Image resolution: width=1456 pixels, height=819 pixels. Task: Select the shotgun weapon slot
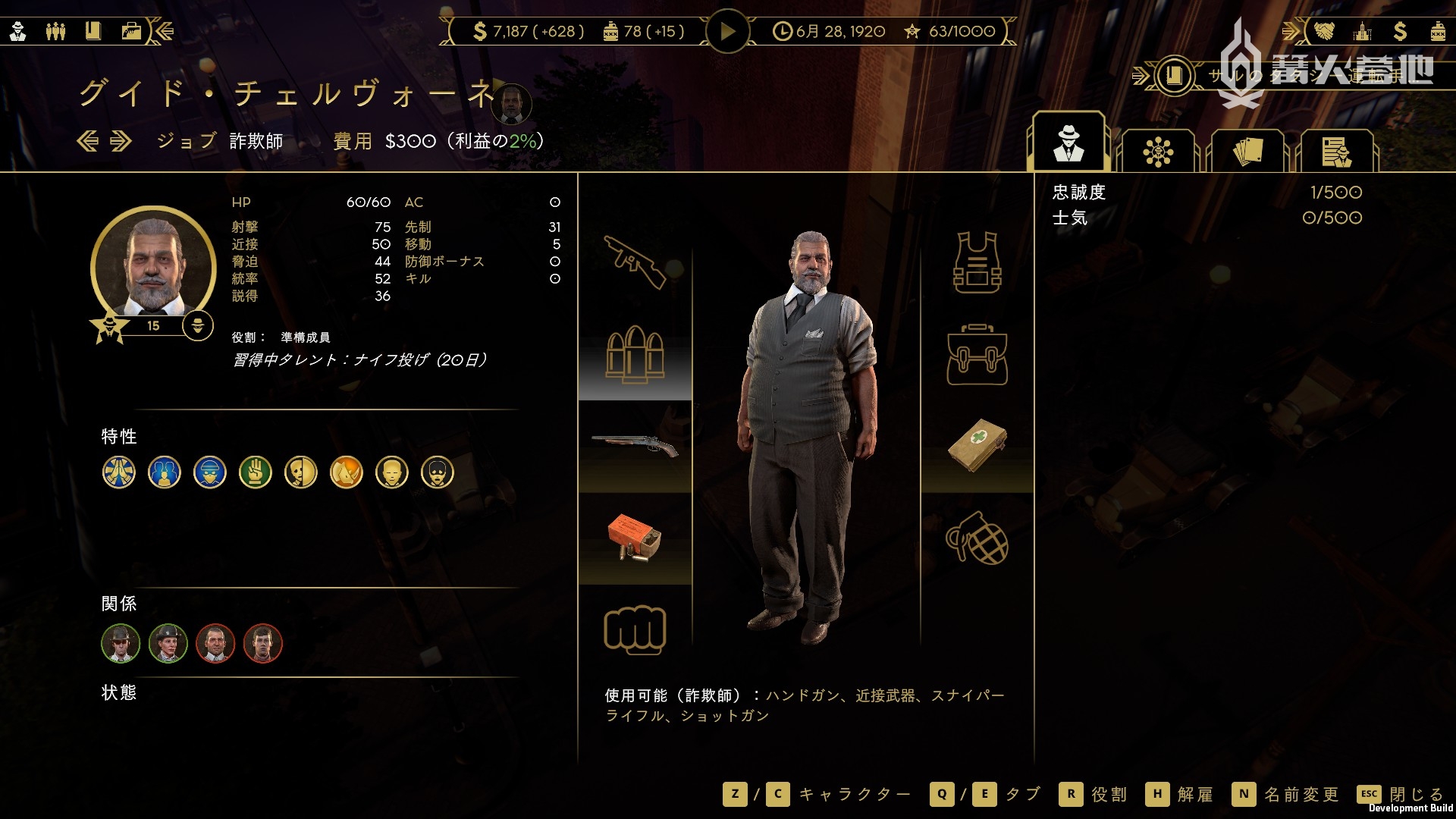click(x=635, y=446)
